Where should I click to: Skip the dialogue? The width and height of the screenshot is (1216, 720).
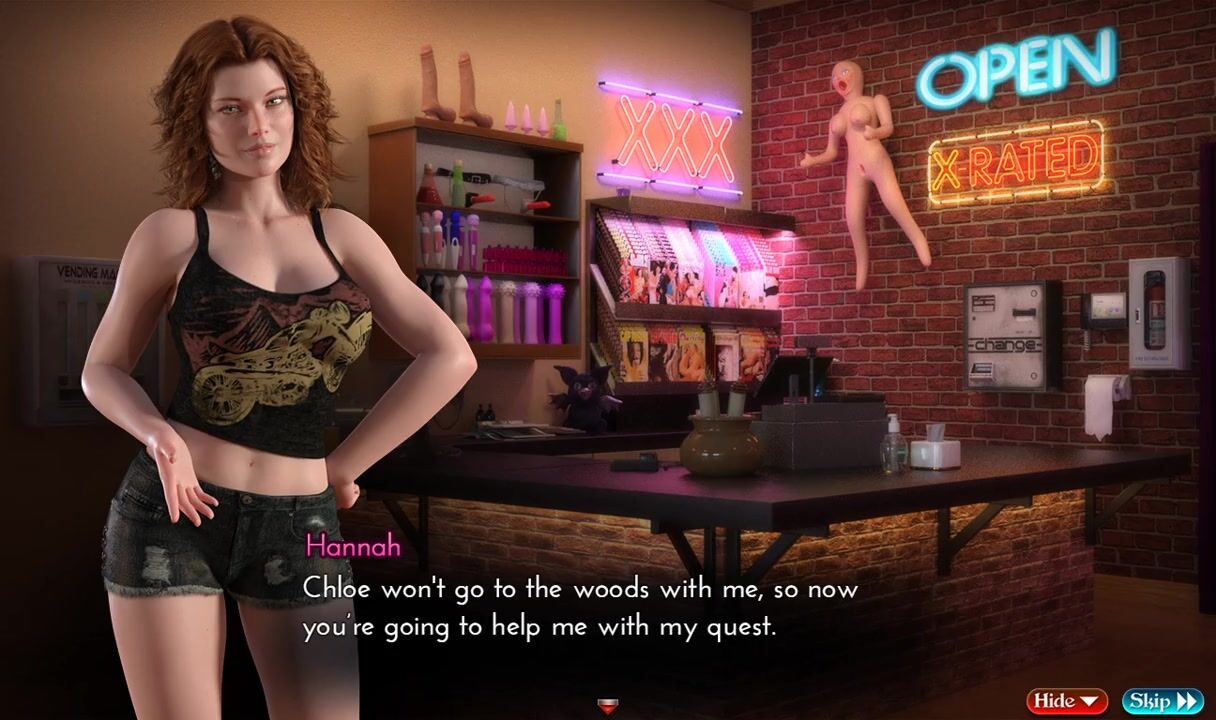point(1162,700)
